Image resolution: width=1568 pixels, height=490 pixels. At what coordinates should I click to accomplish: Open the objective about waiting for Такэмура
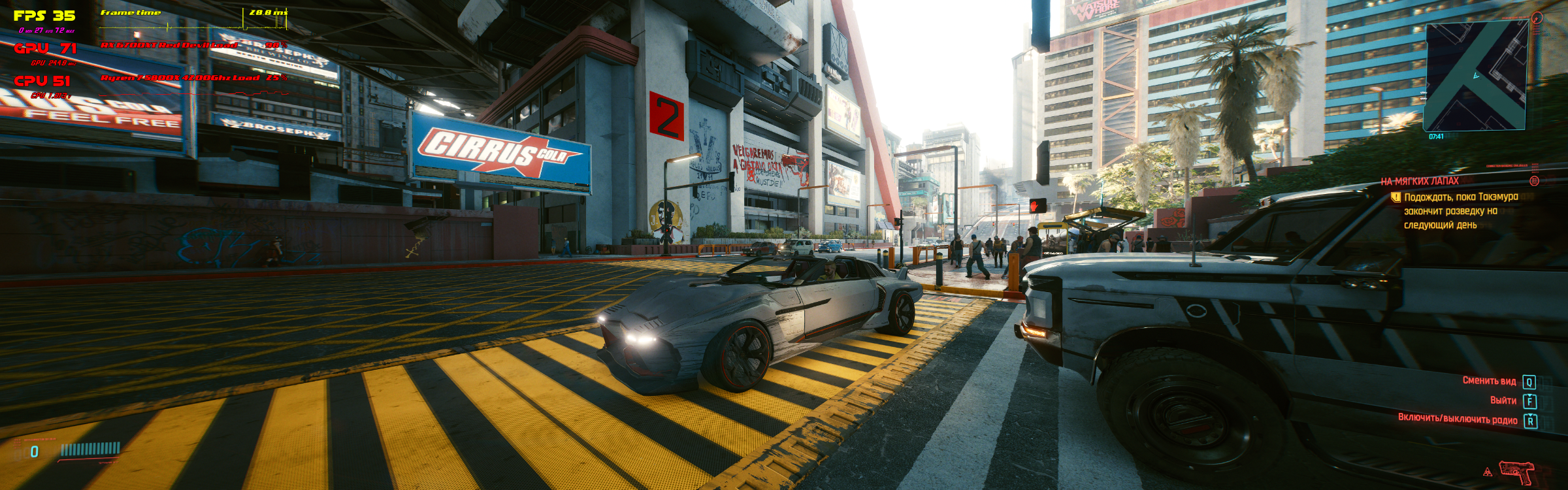[x=1461, y=210]
